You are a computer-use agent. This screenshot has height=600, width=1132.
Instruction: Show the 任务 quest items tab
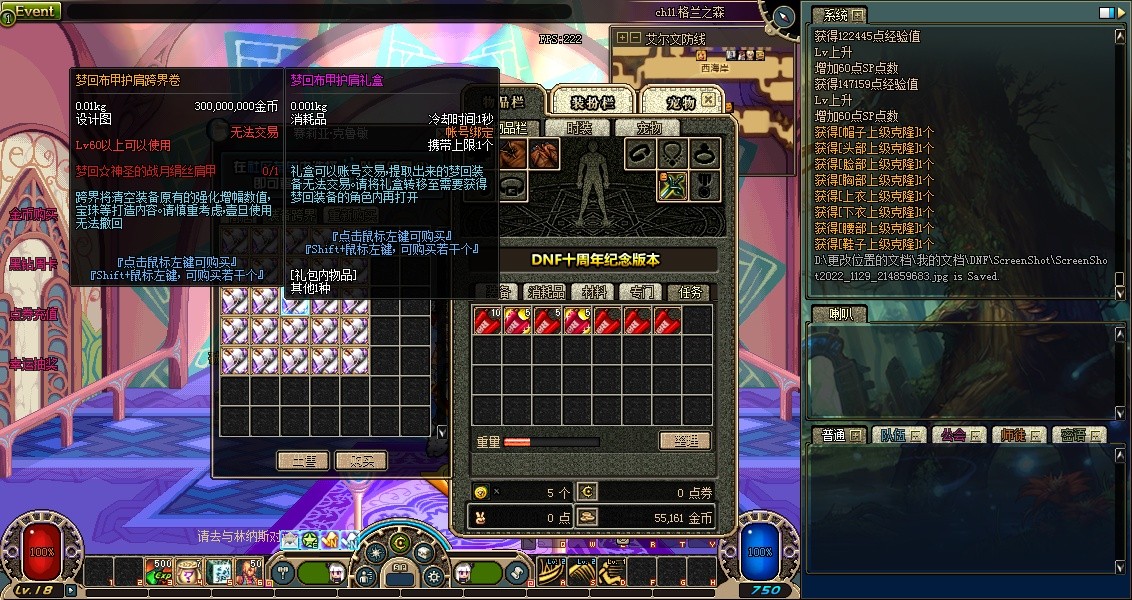[x=690, y=292]
